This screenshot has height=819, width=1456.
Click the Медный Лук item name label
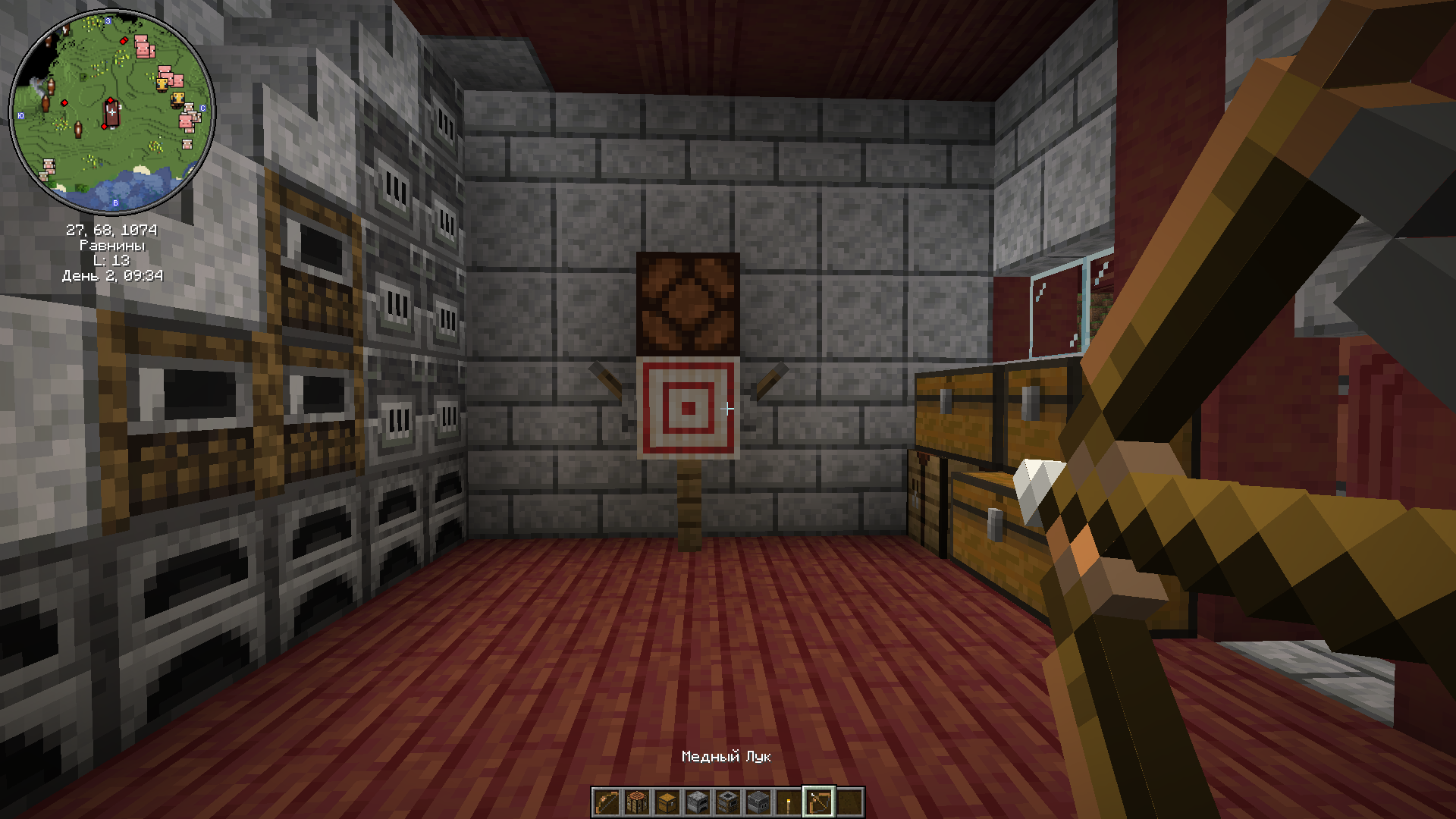(728, 755)
